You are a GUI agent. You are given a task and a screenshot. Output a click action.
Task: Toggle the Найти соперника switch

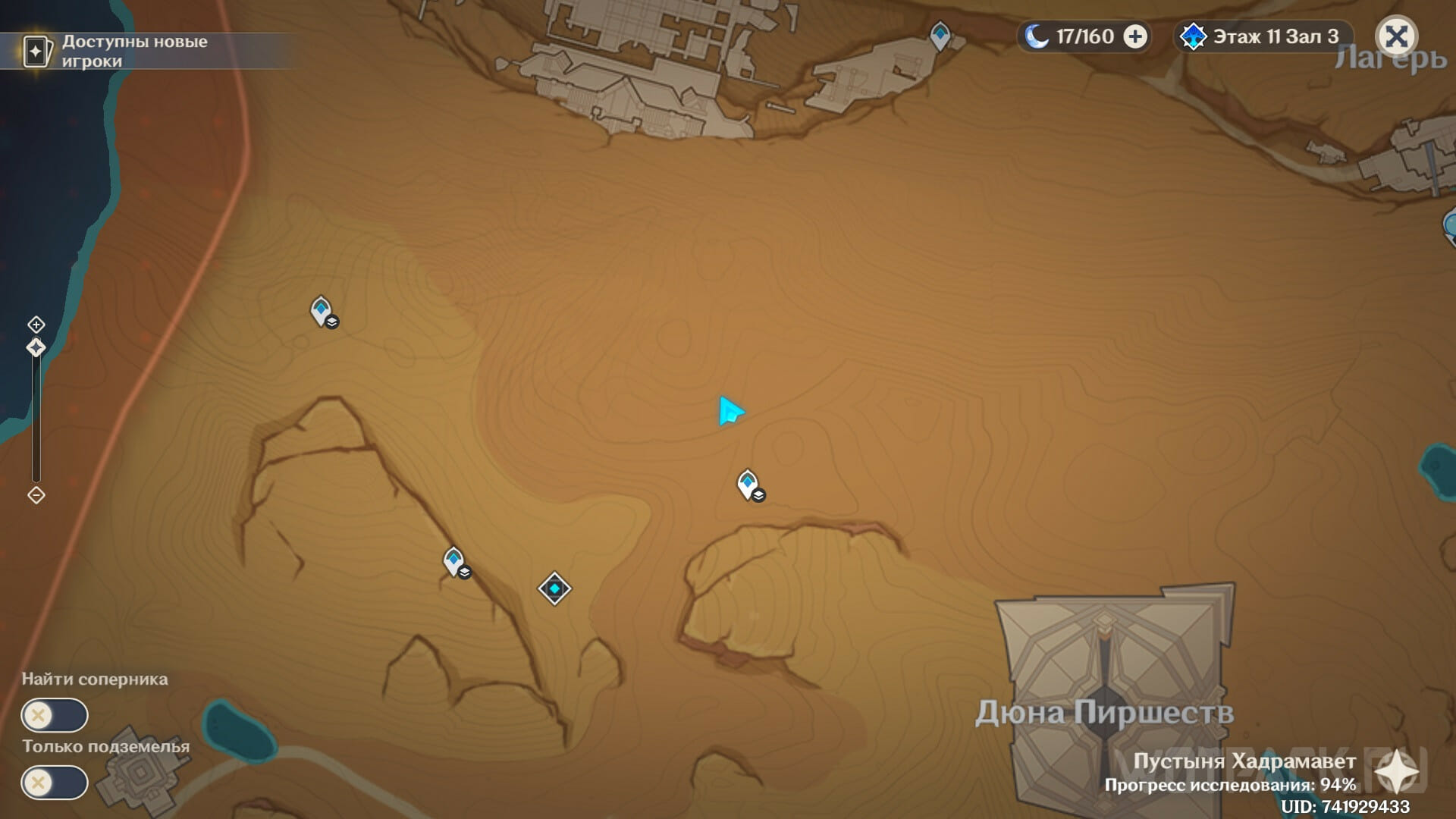55,715
